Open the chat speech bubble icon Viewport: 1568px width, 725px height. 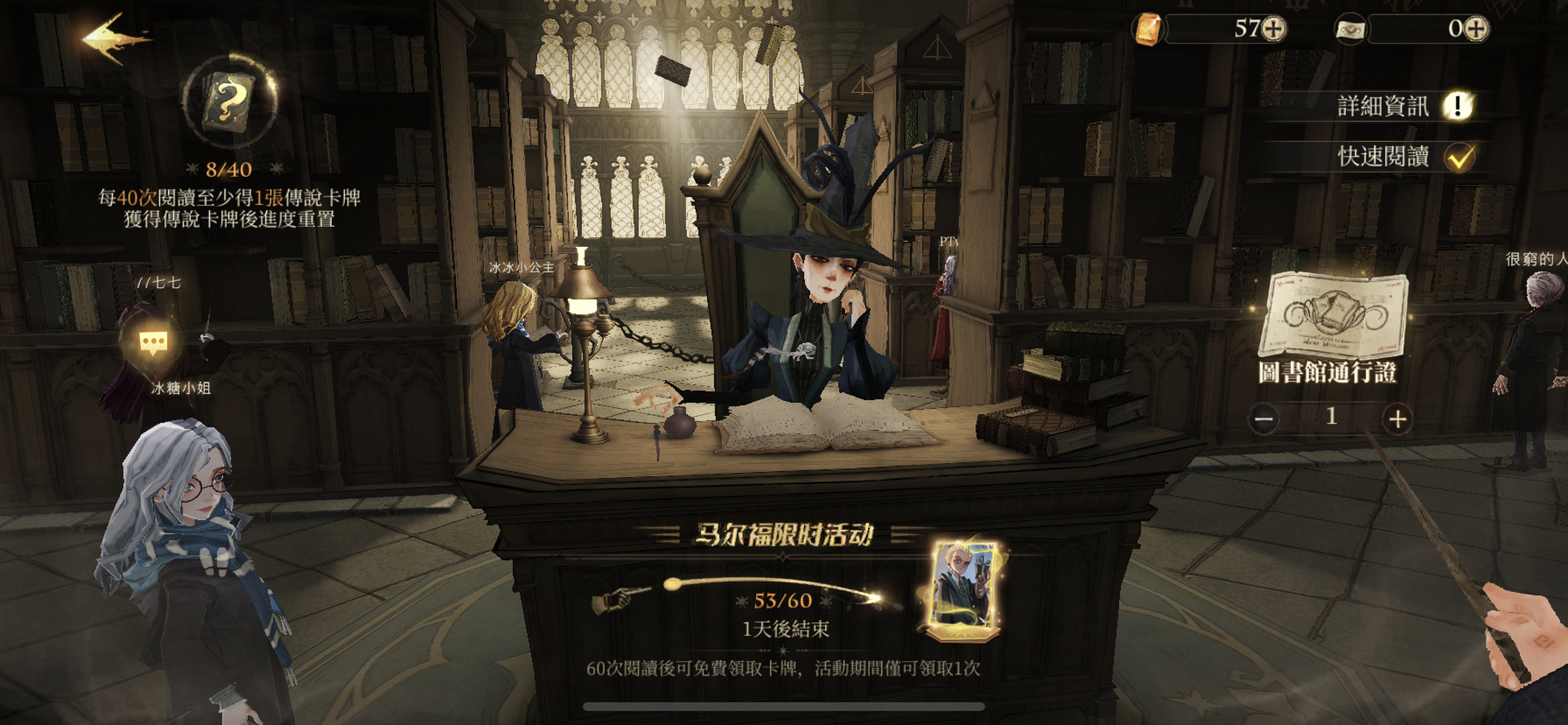tap(152, 343)
